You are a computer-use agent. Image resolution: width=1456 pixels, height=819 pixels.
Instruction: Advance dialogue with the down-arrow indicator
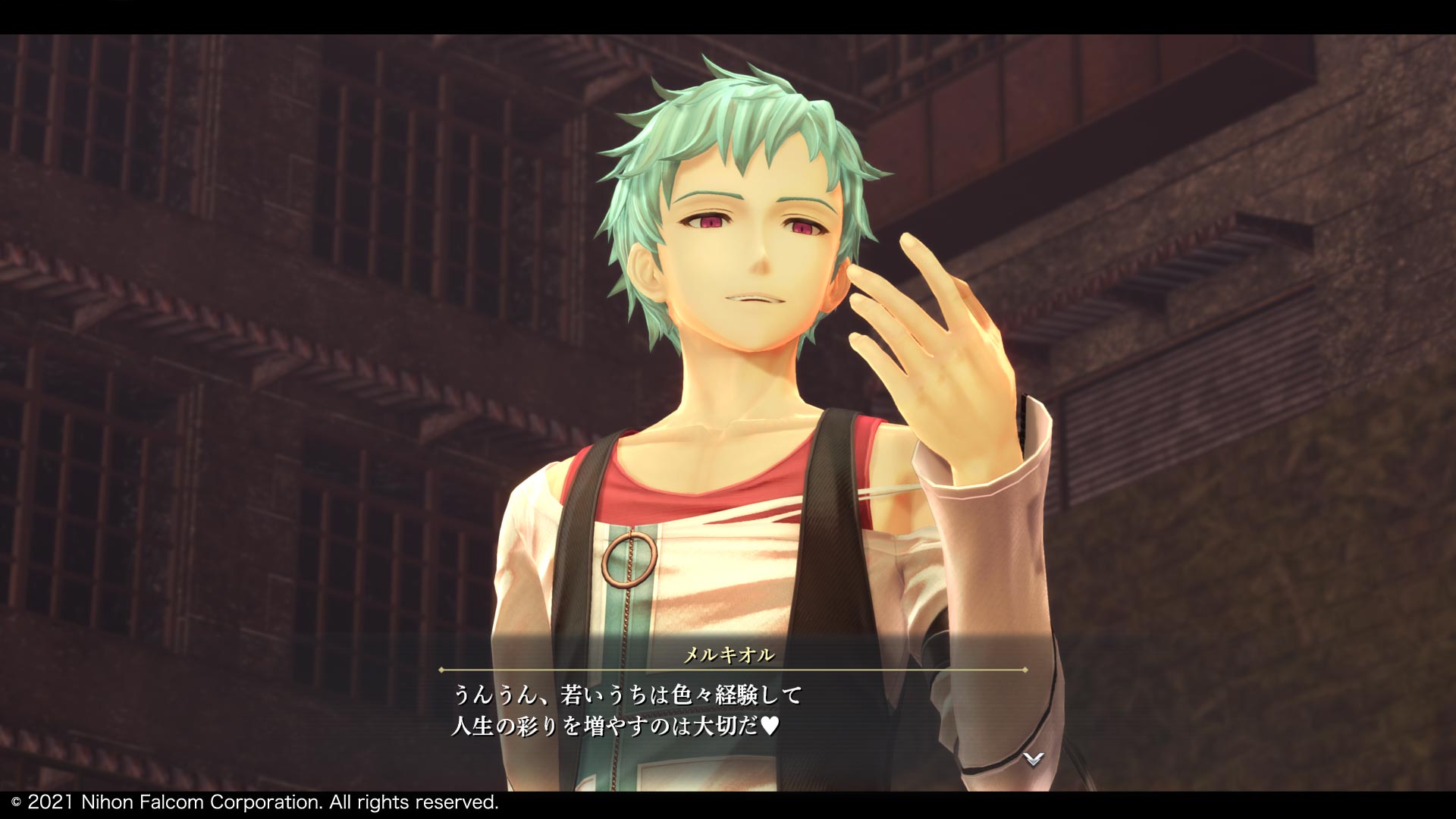(1033, 758)
